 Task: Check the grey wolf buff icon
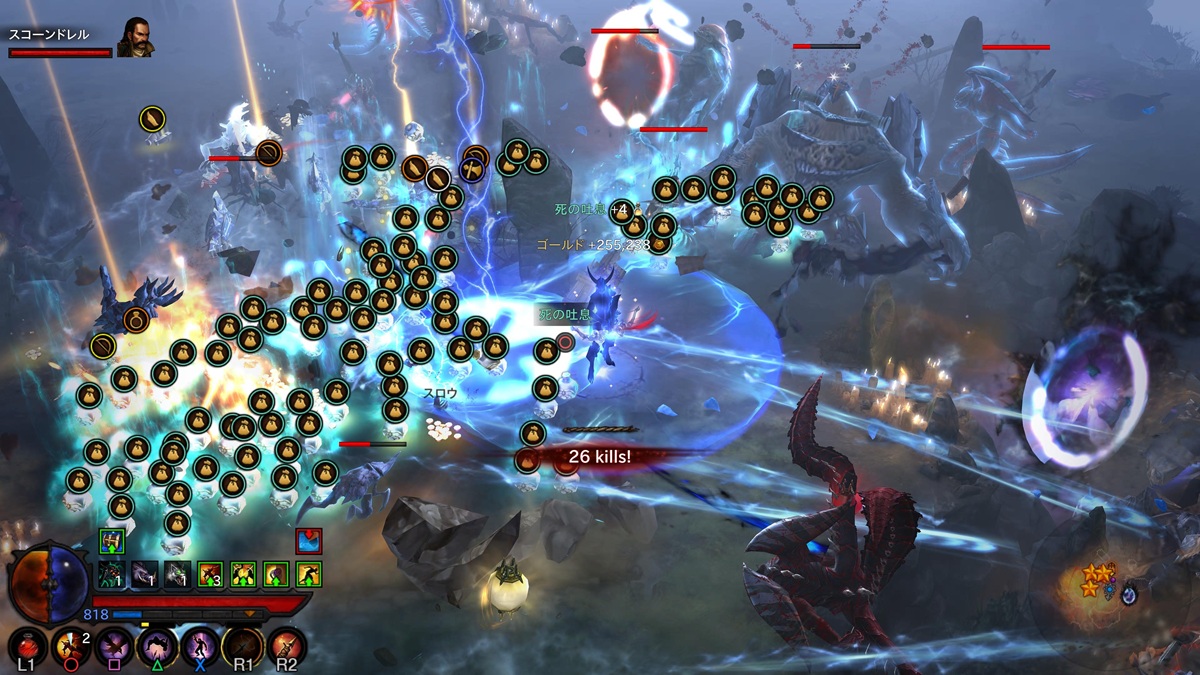point(177,574)
